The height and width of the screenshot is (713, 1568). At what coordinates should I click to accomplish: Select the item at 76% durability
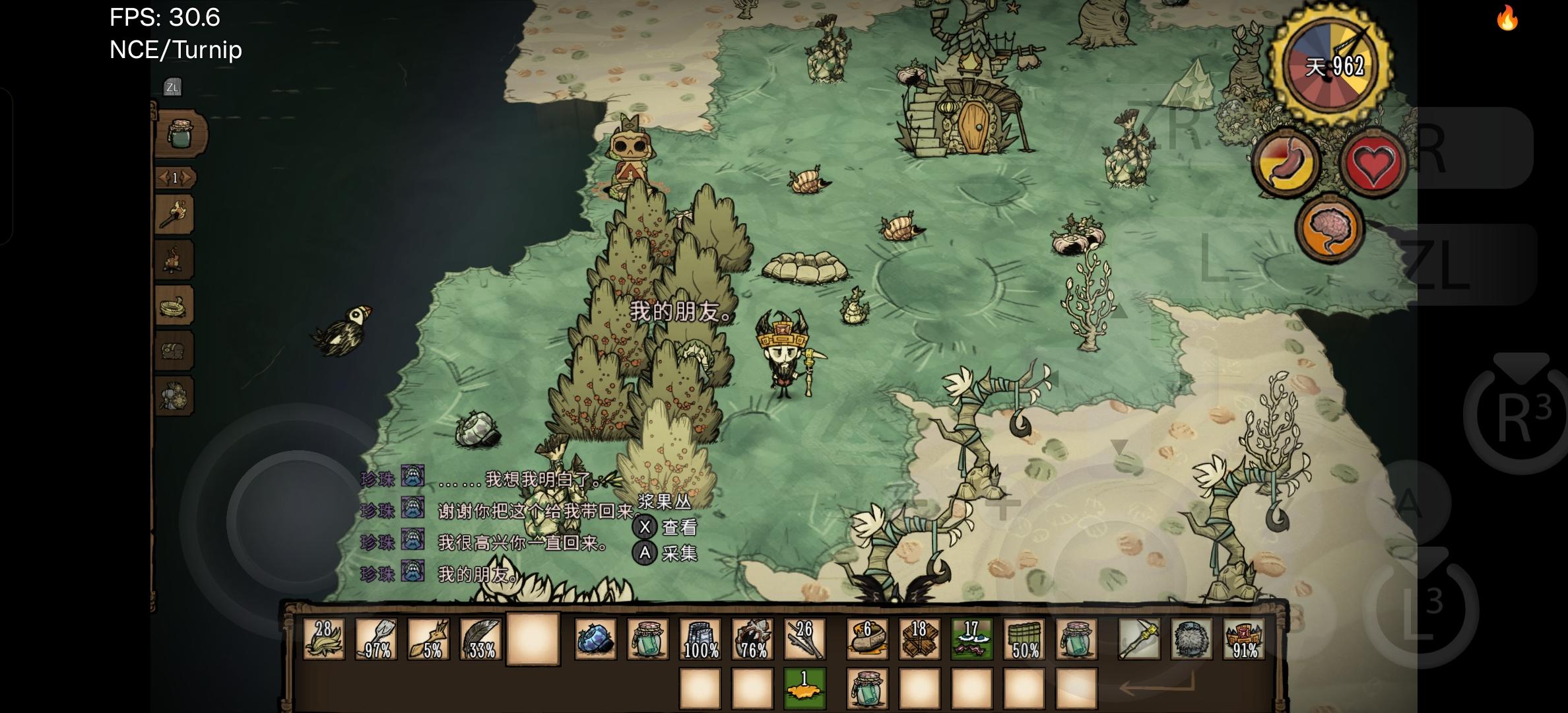click(752, 639)
